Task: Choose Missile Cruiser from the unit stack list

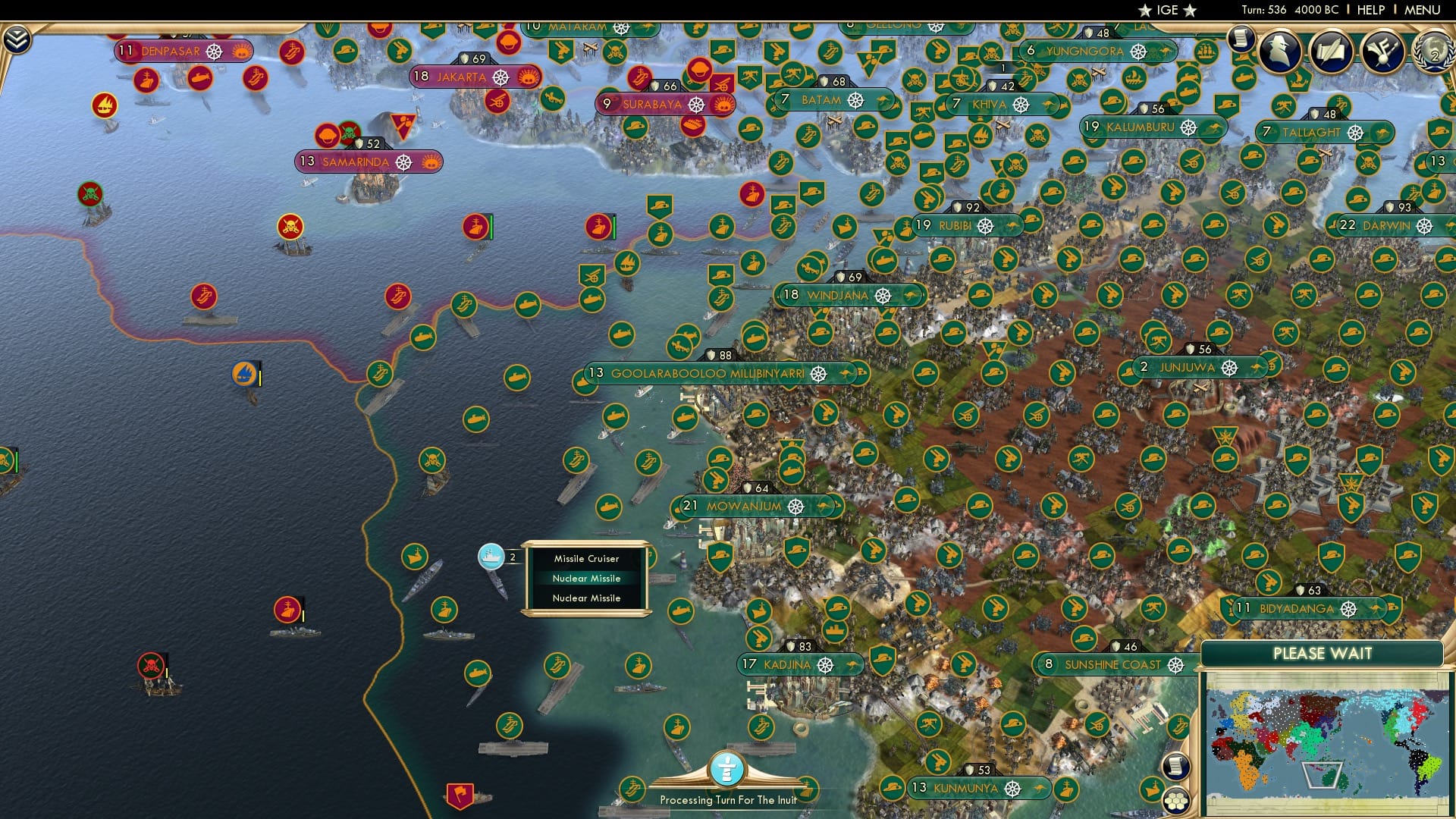Action: [x=588, y=559]
